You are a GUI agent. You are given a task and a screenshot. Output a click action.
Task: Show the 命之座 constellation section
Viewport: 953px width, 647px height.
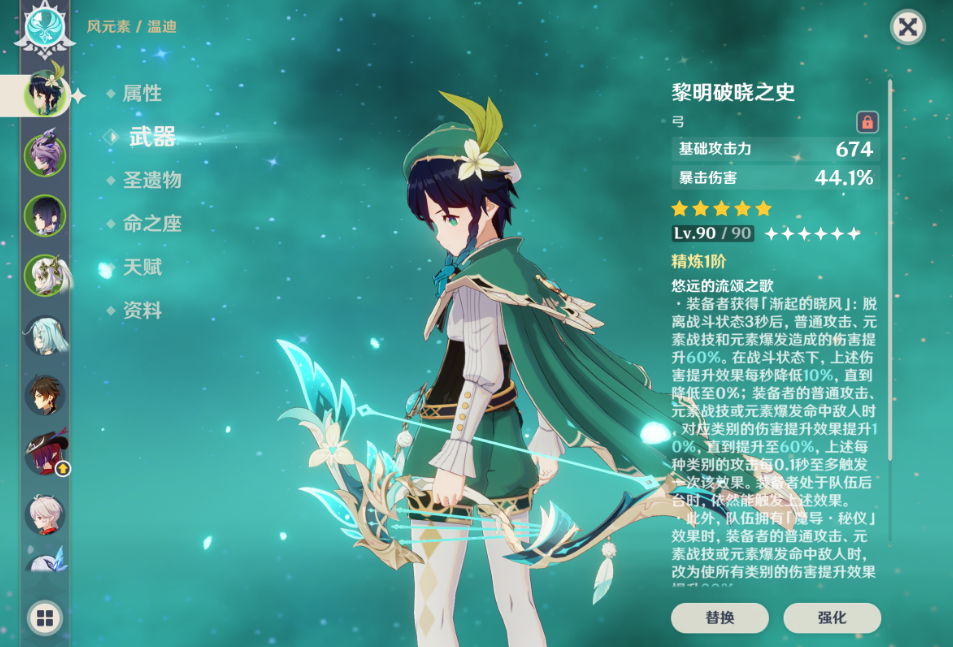(152, 224)
